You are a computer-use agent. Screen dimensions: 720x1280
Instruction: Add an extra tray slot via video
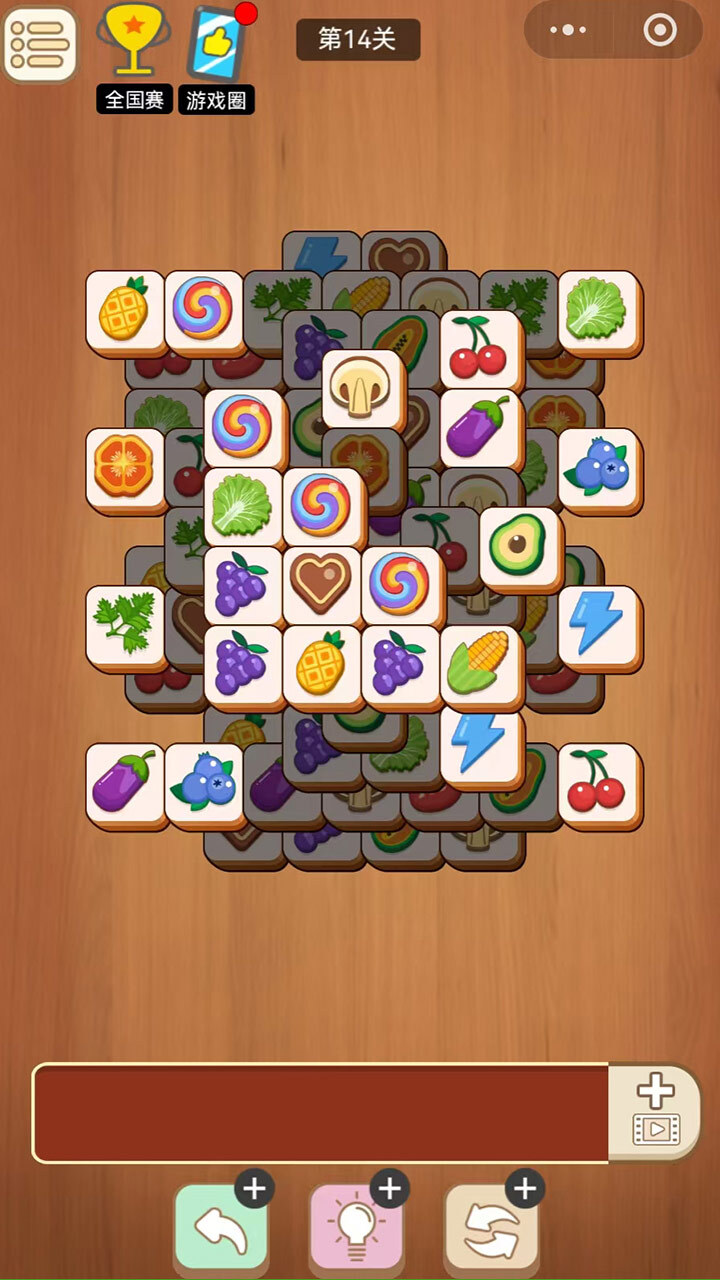click(x=655, y=1111)
